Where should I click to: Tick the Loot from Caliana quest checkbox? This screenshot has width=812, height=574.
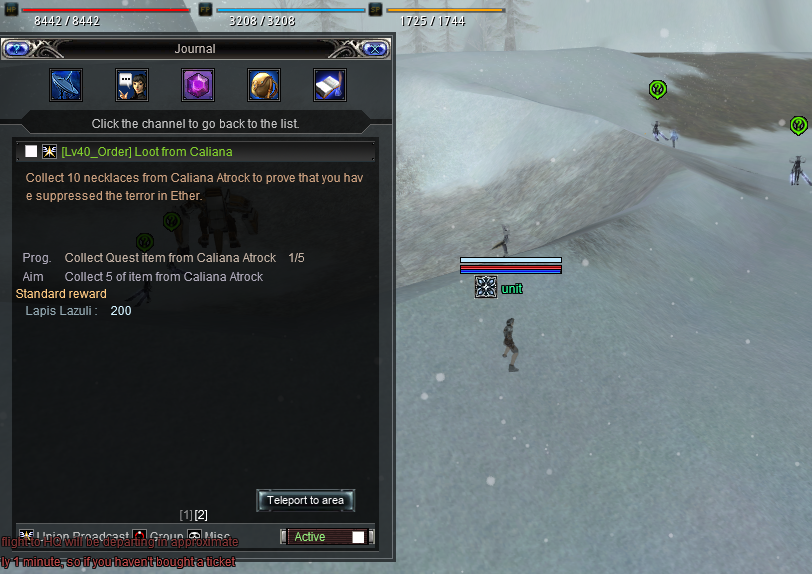(31, 151)
